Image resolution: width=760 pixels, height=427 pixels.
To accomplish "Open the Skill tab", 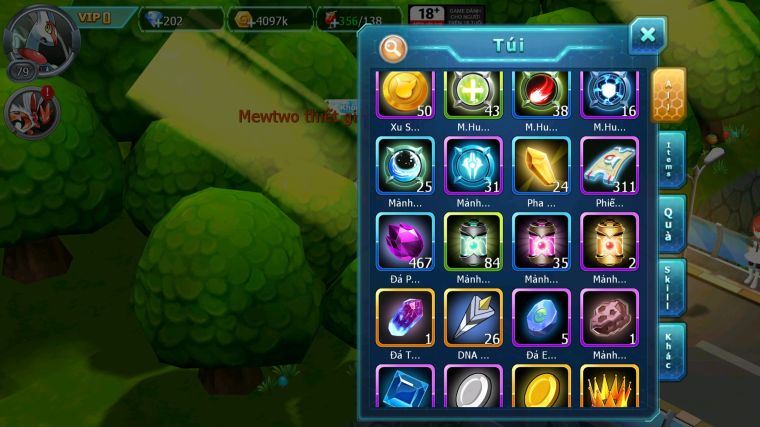I will (x=669, y=288).
